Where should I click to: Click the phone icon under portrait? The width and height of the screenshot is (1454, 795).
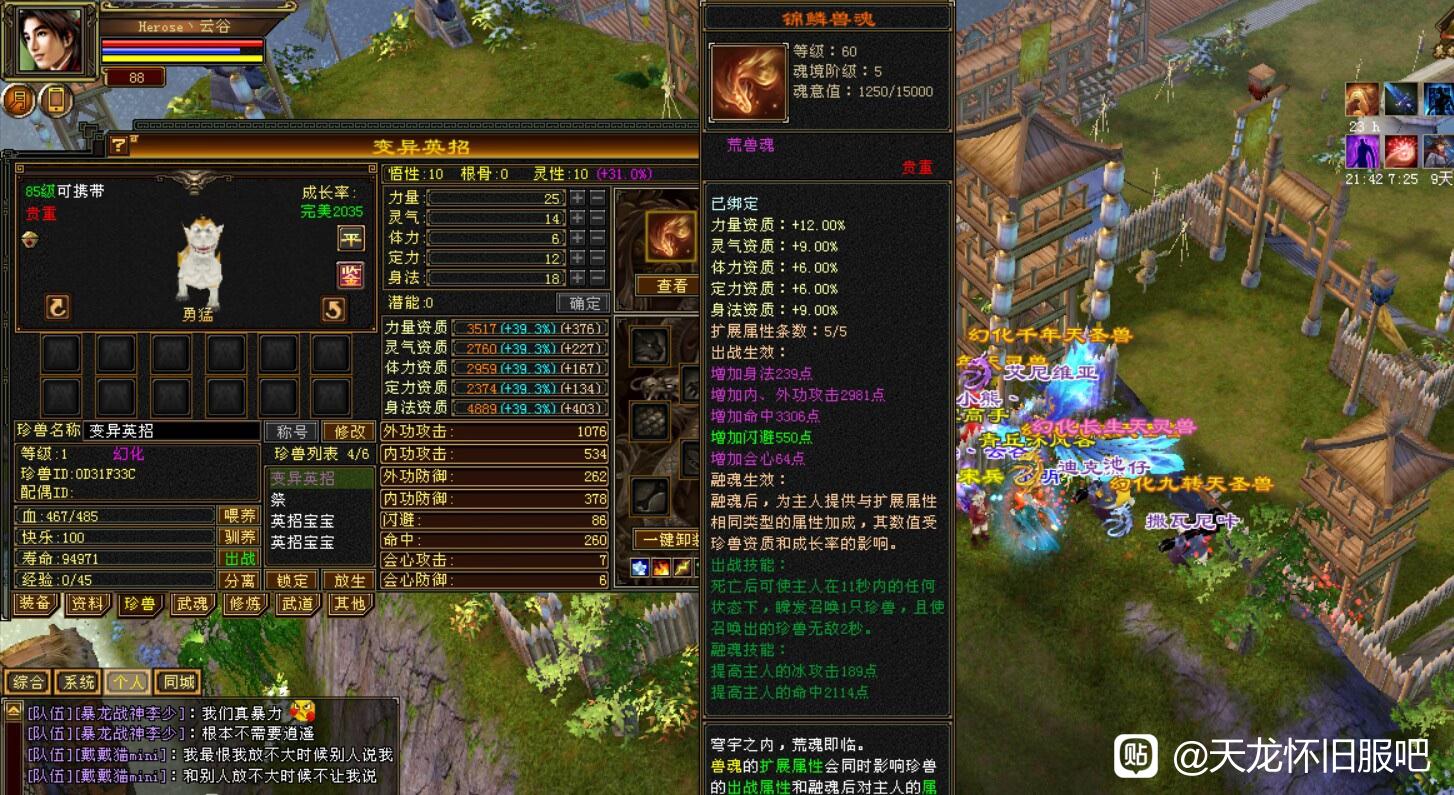[x=56, y=100]
